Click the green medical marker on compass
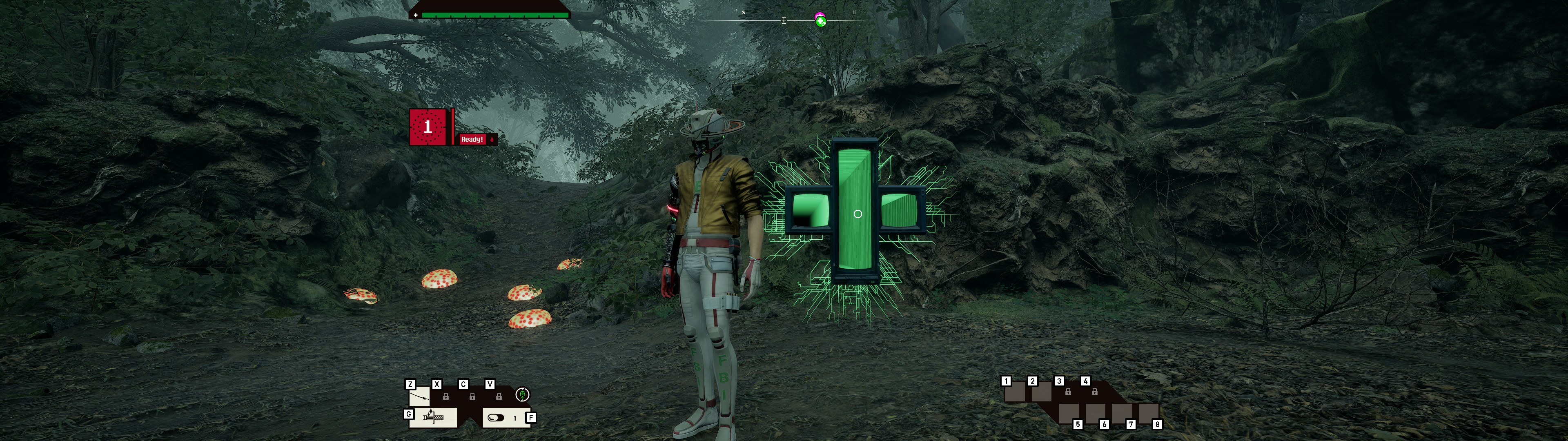This screenshot has height=441, width=1568. pyautogui.click(x=820, y=21)
